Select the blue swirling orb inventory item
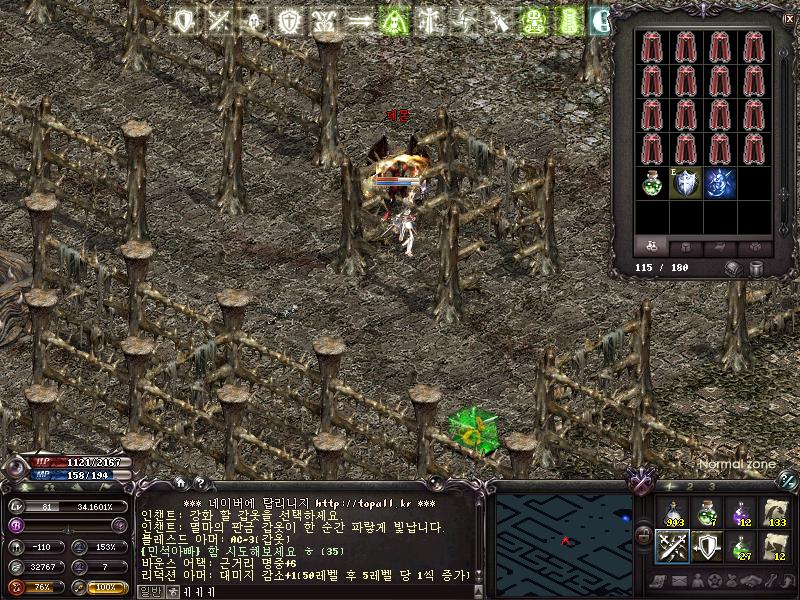800x600 pixels. (x=721, y=182)
